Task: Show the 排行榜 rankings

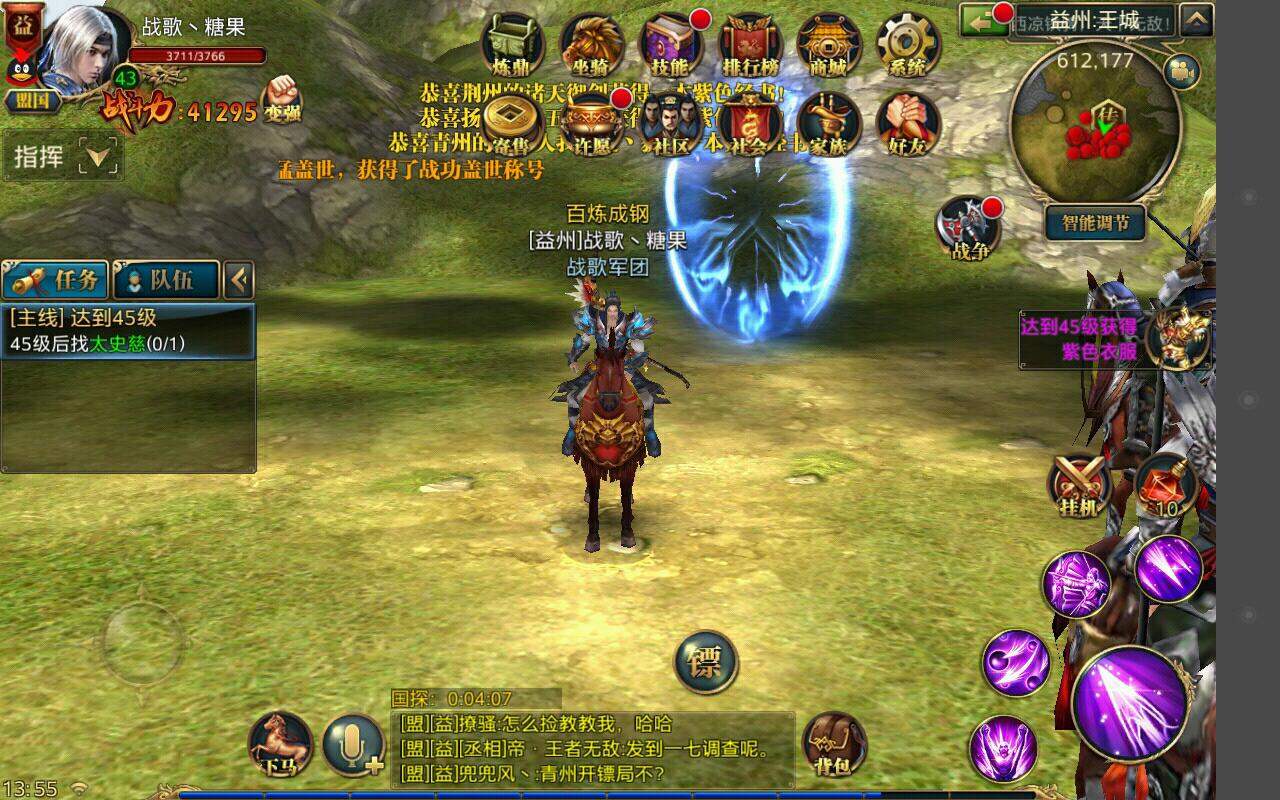Action: (x=750, y=44)
